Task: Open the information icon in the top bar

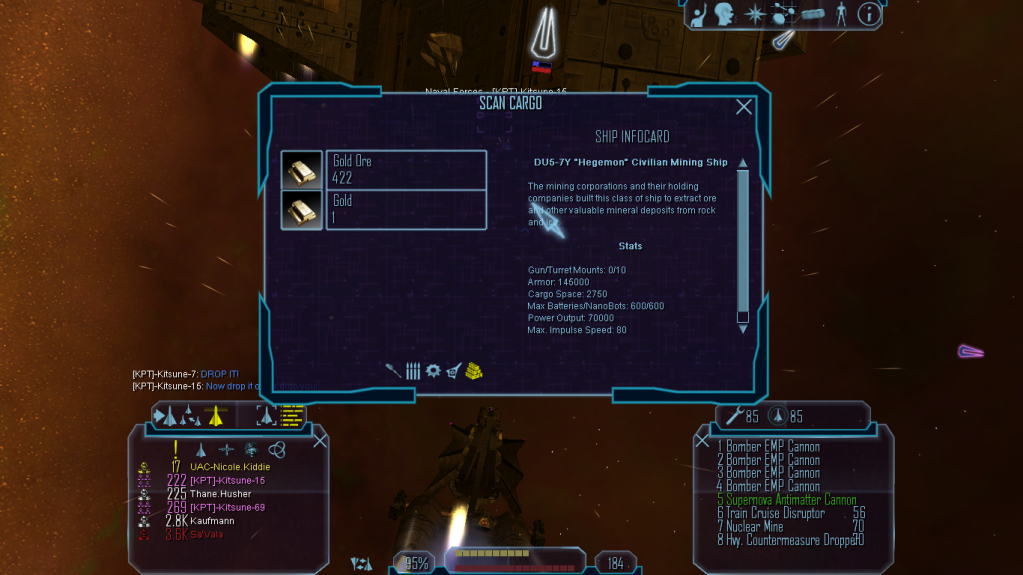Action: point(869,14)
